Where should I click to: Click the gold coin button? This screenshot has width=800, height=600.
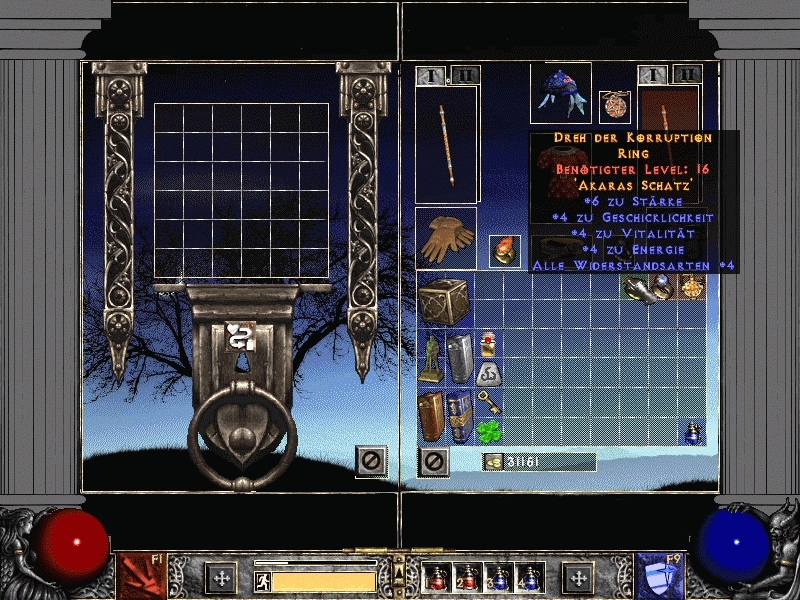pos(493,461)
